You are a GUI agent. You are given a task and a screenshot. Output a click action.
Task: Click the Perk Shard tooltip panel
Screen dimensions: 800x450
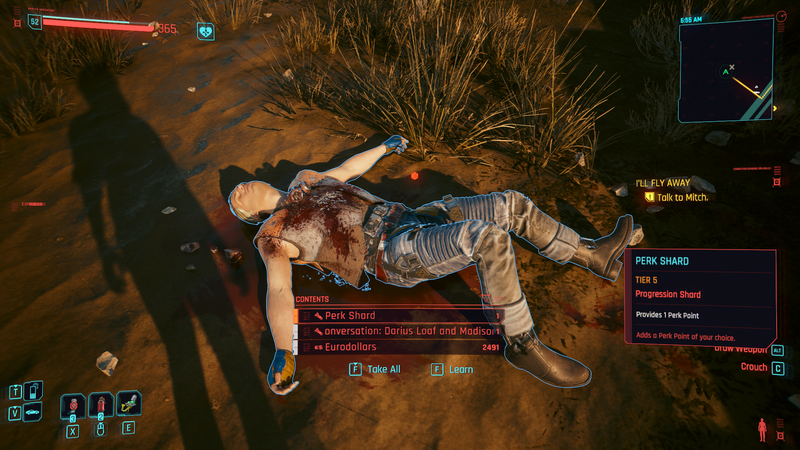point(700,296)
